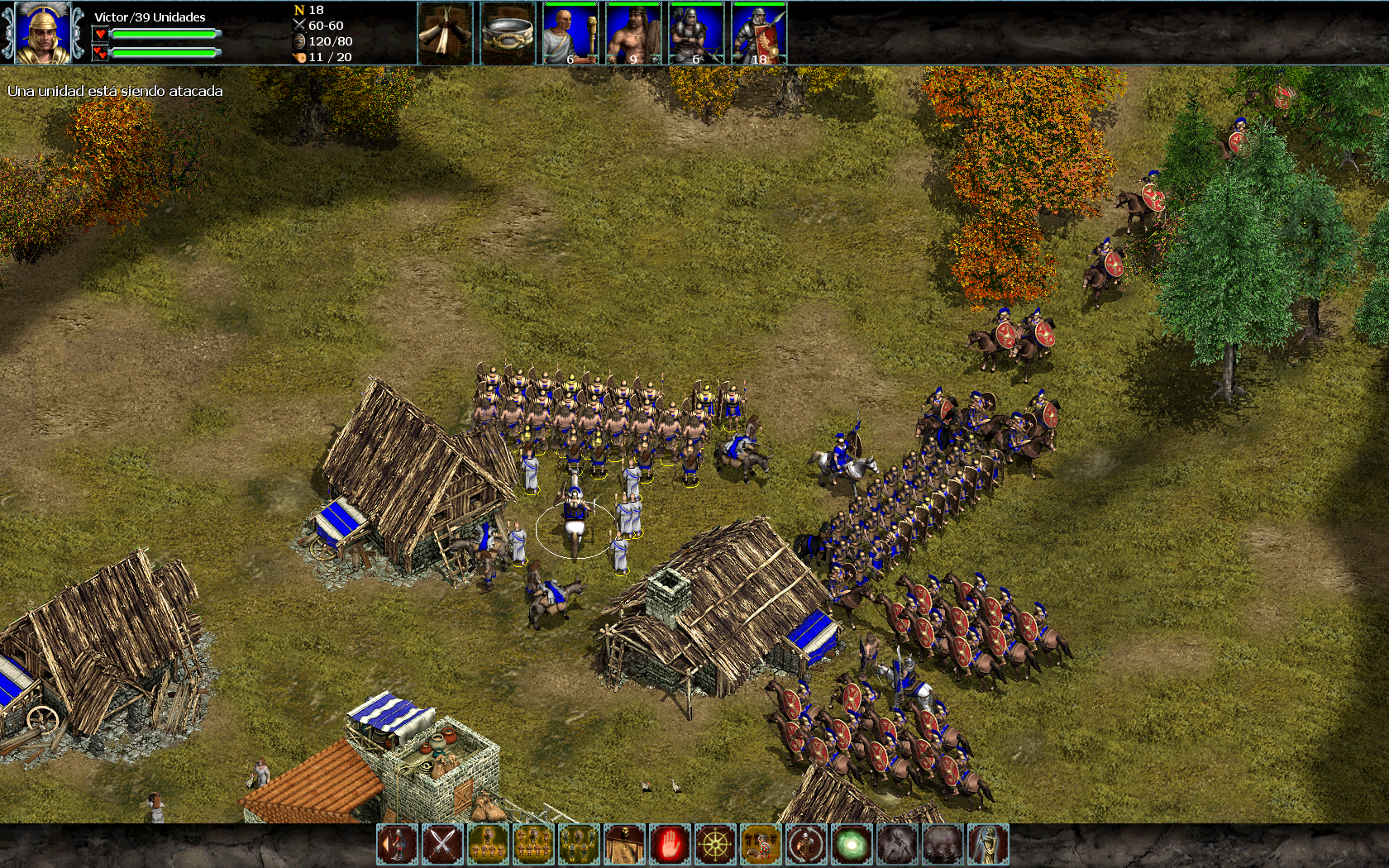Issue the red hand stop command
Screen dimensions: 1389x868
pos(670,845)
